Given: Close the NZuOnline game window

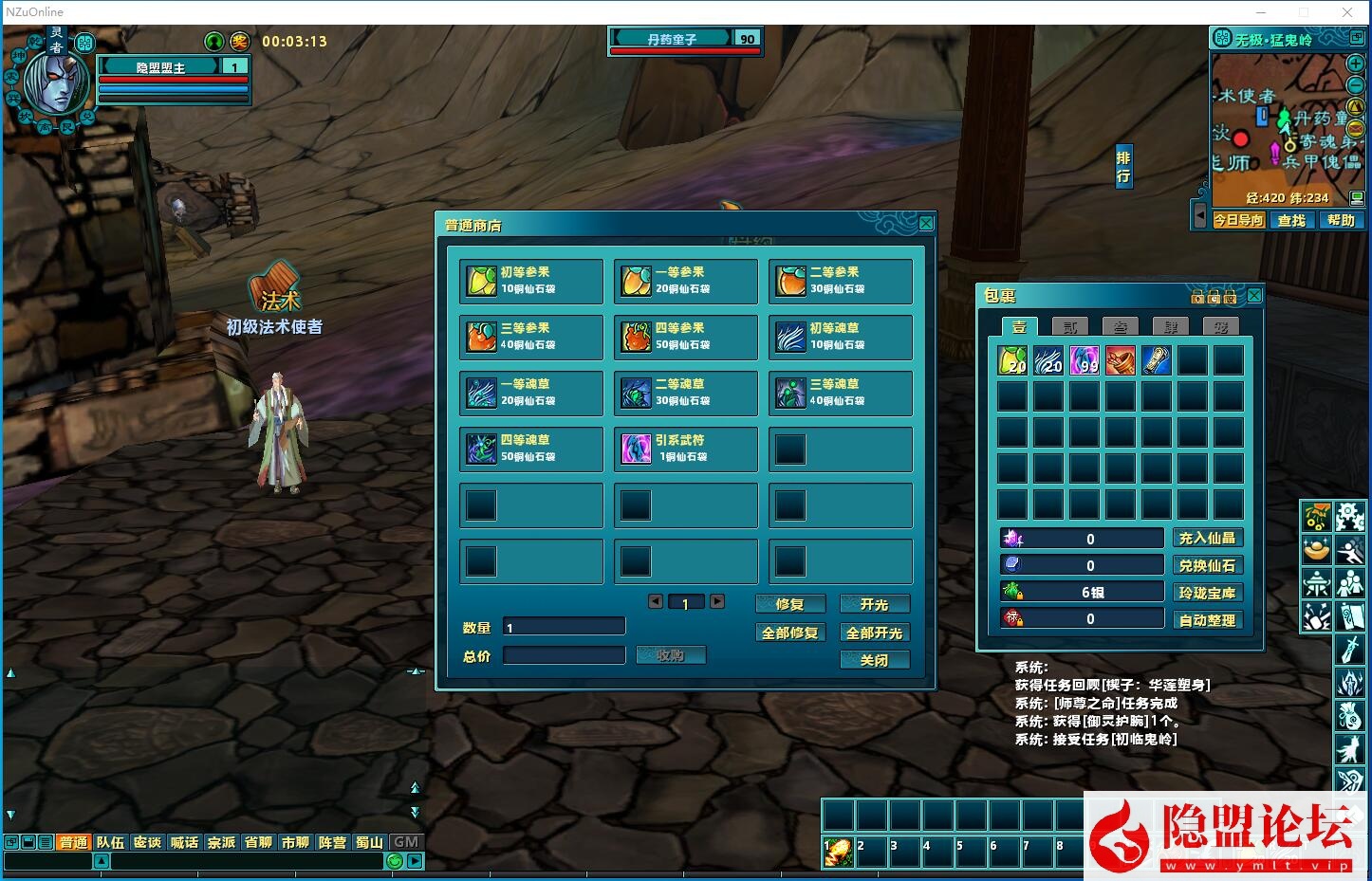Looking at the screenshot, I should [1347, 12].
